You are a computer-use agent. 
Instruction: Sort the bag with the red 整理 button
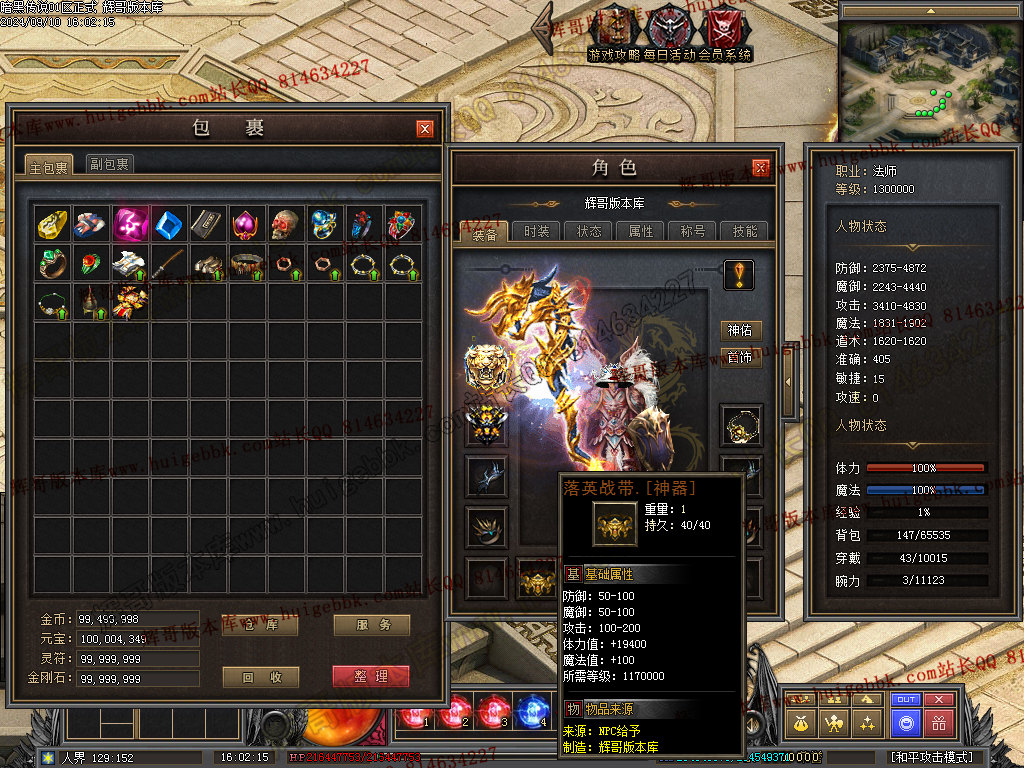[371, 677]
